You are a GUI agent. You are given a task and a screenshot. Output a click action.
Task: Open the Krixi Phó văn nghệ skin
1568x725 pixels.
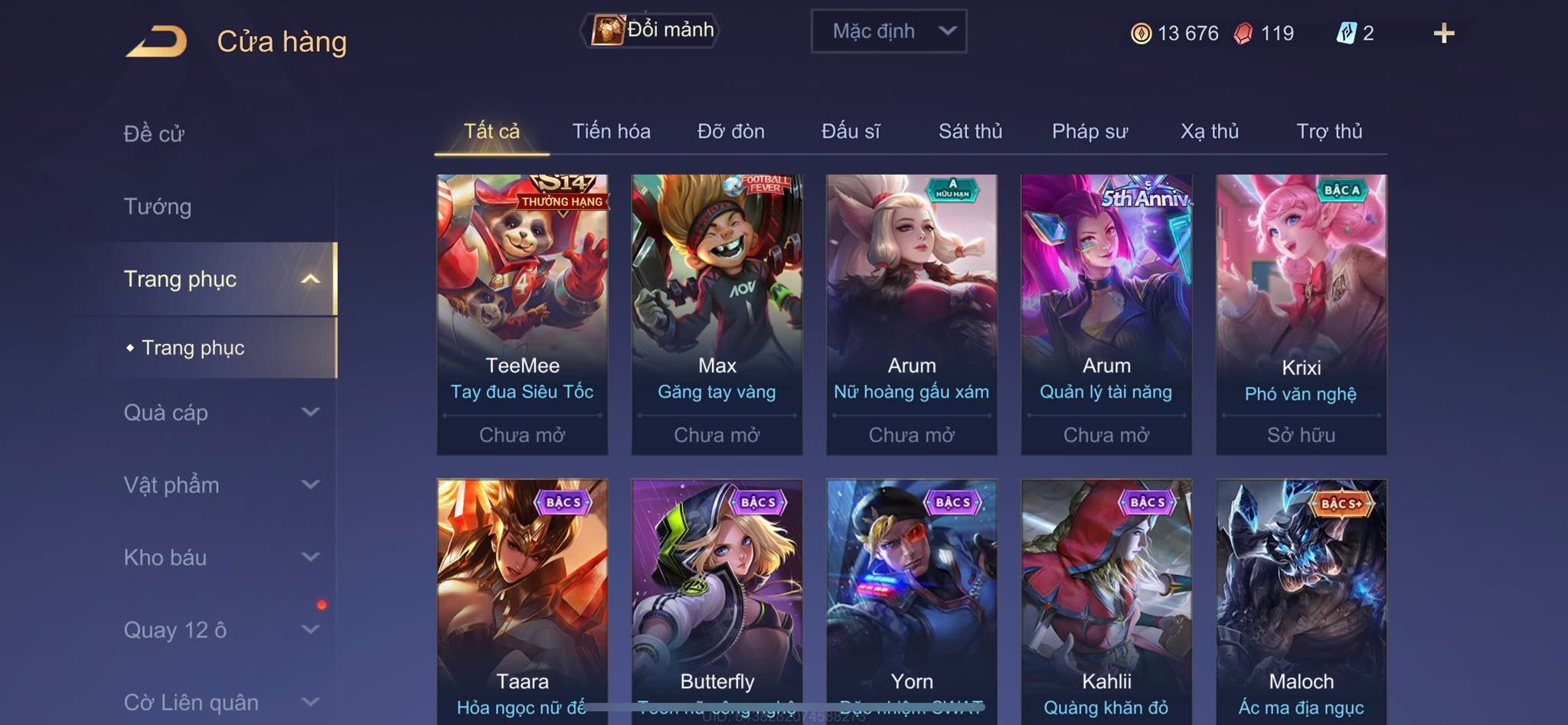coord(1301,314)
